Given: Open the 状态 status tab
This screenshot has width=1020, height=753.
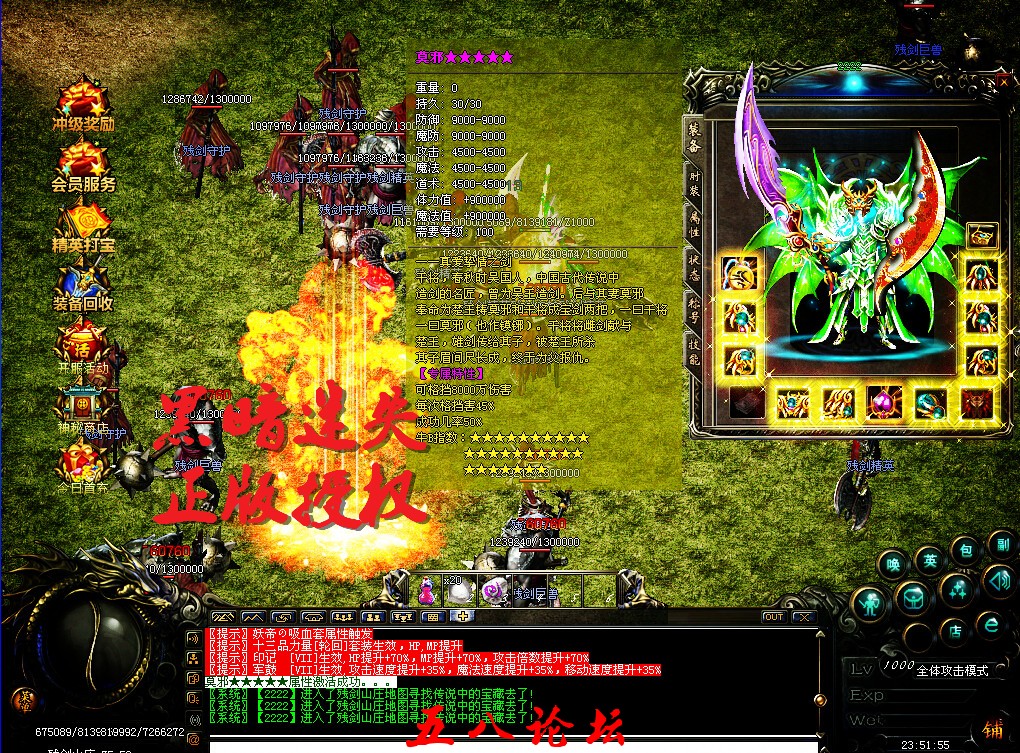Looking at the screenshot, I should [x=694, y=262].
